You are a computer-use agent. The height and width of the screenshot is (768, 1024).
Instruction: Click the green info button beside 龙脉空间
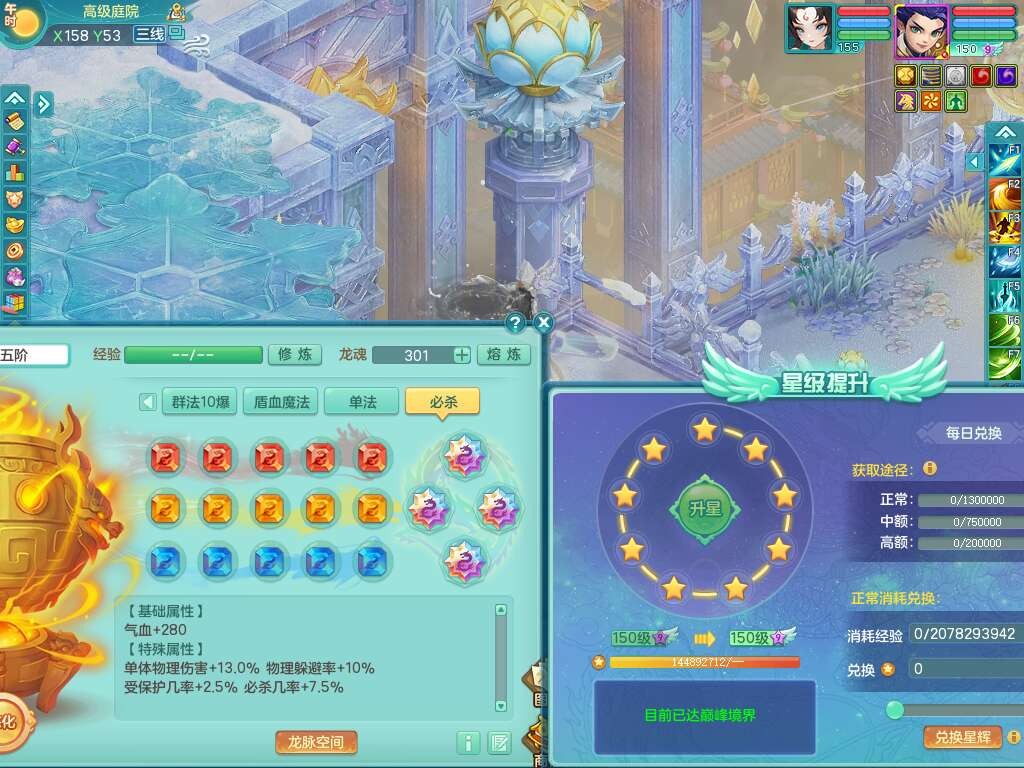[x=468, y=742]
